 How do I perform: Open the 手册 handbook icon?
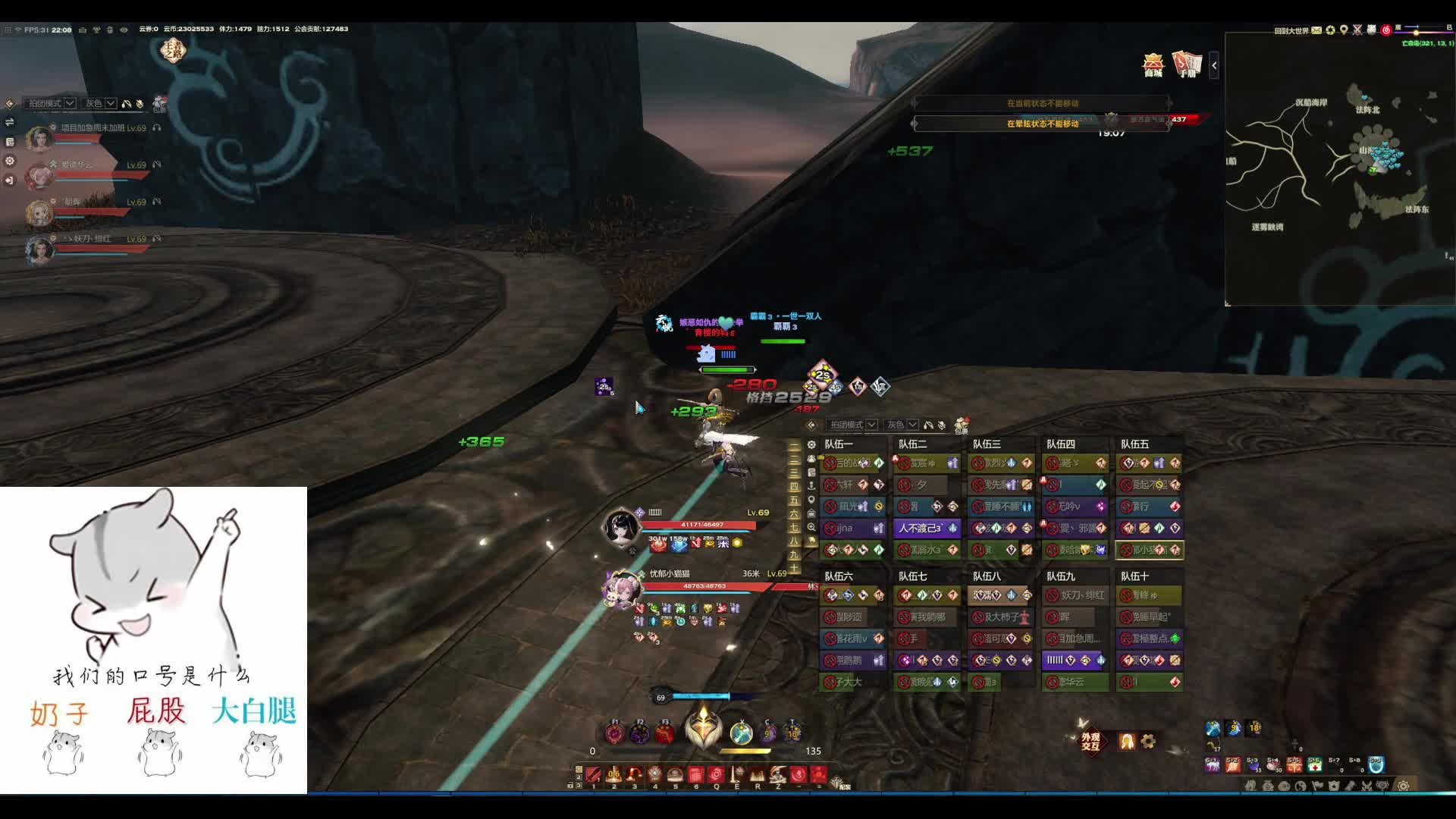click(1187, 64)
